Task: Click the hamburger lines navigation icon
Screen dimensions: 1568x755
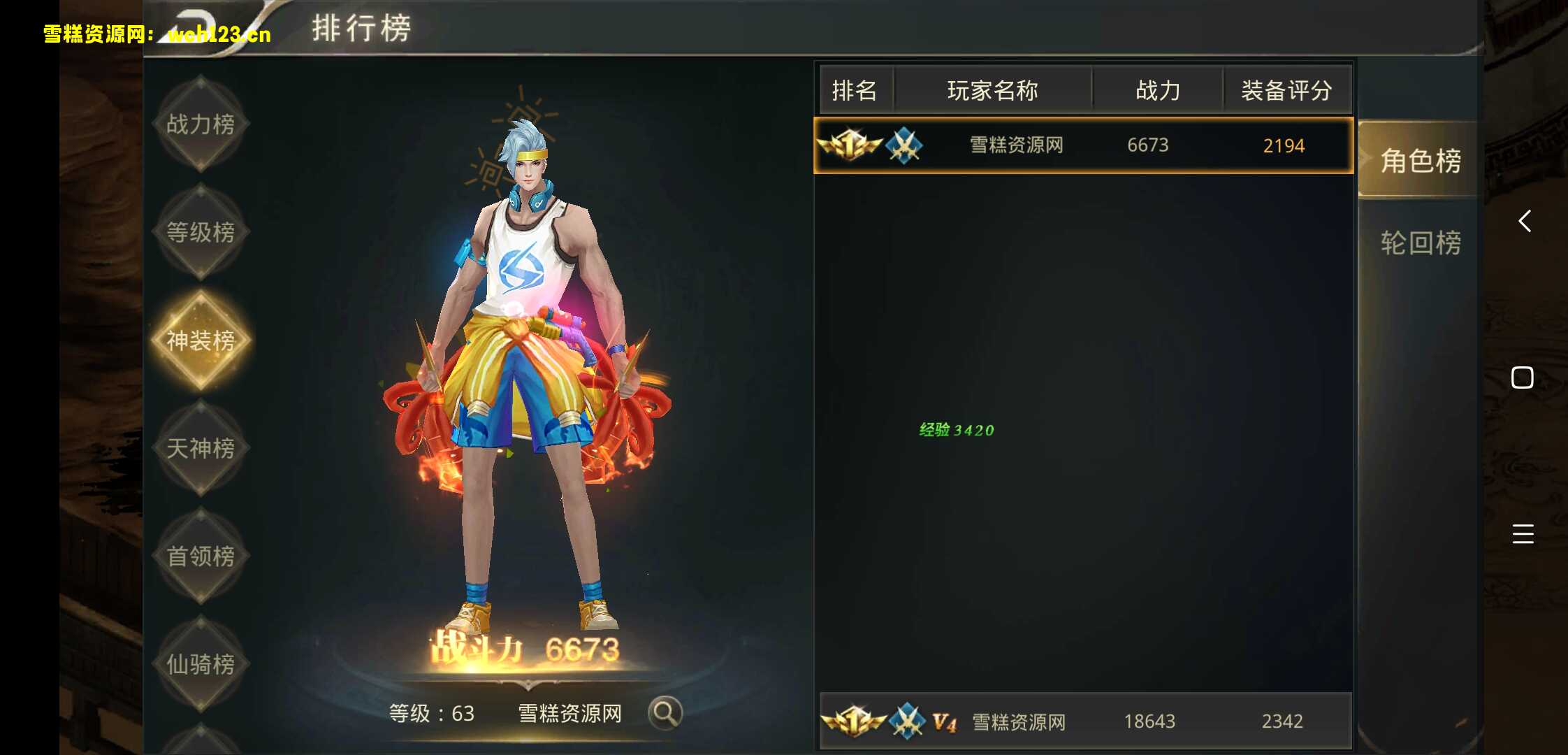Action: pyautogui.click(x=1523, y=533)
